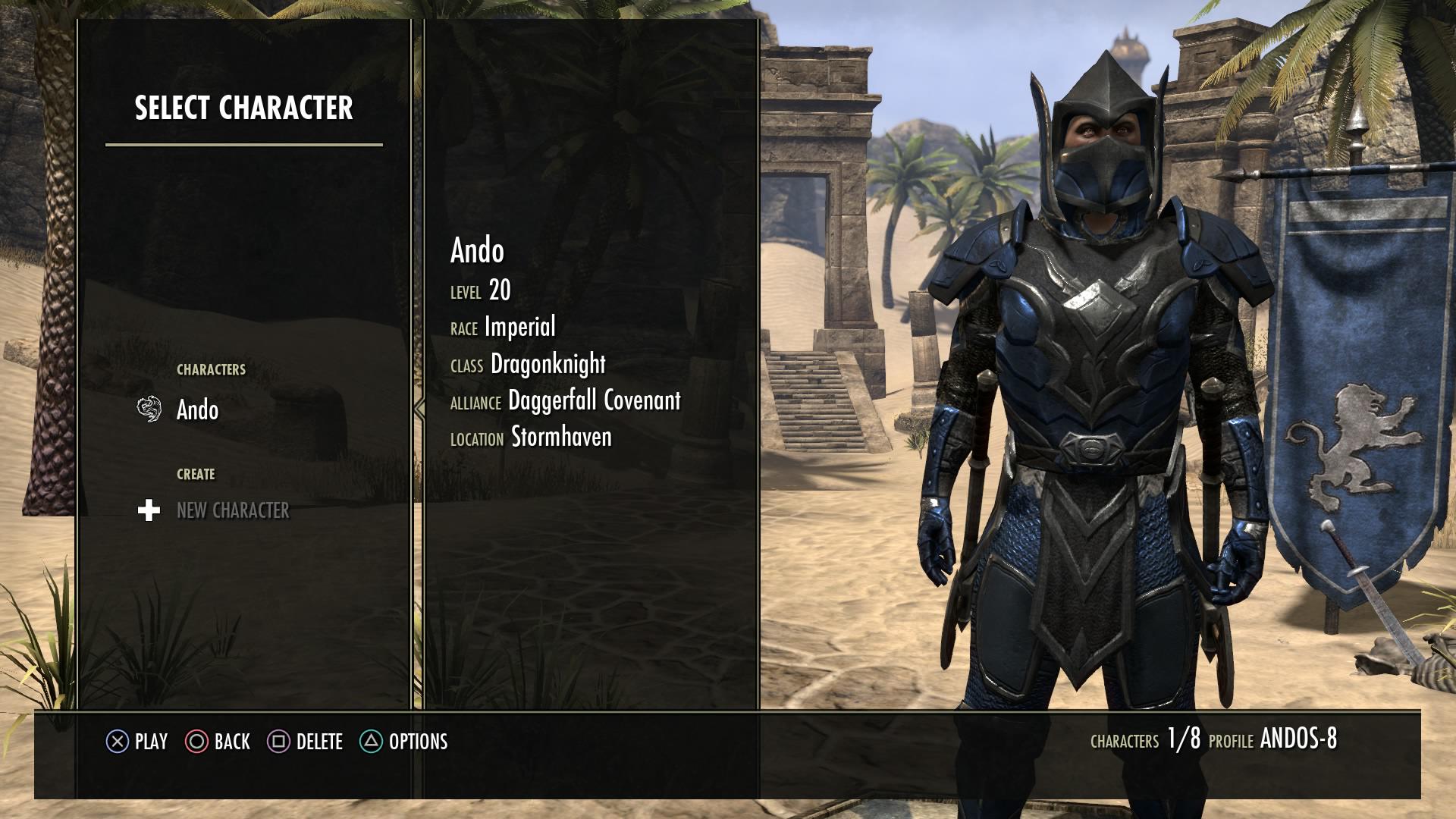
Task: Switch to the SELECT CHARACTER screen heading
Action: 244,108
